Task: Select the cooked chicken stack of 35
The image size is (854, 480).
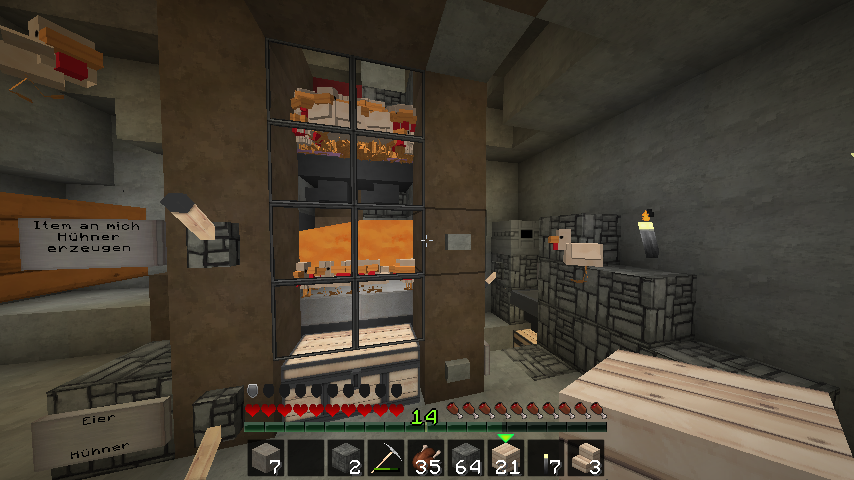Action: tap(425, 458)
